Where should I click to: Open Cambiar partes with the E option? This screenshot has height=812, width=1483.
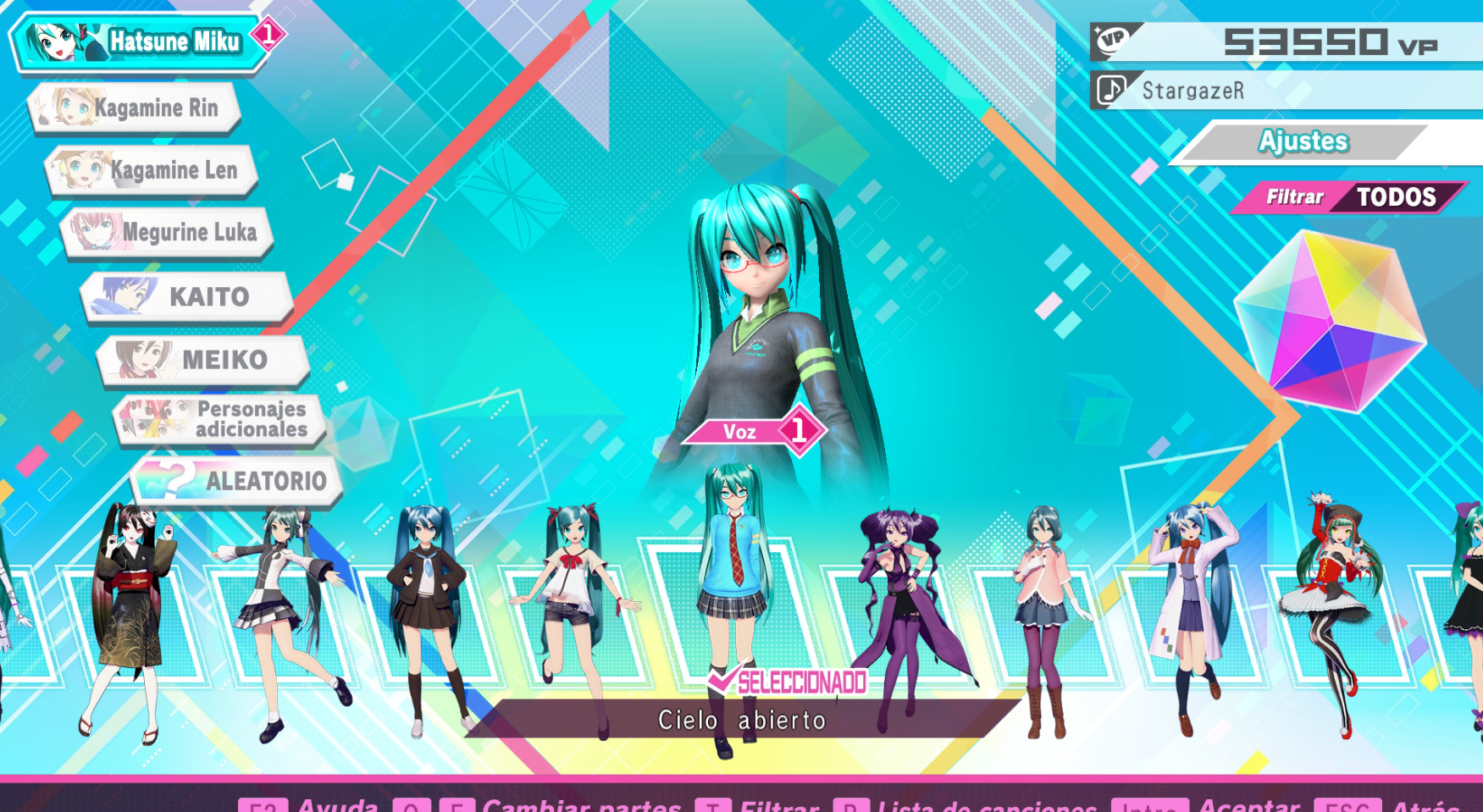[457, 808]
